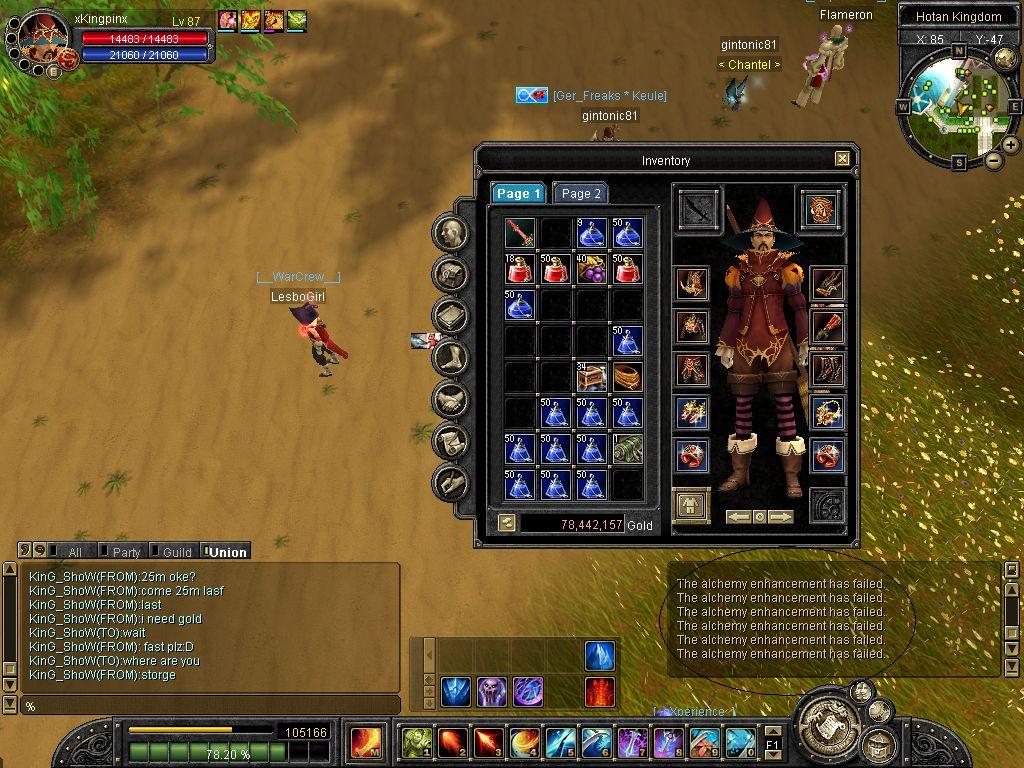
Task: Open the avatar clothing button under equipment
Action: (691, 506)
